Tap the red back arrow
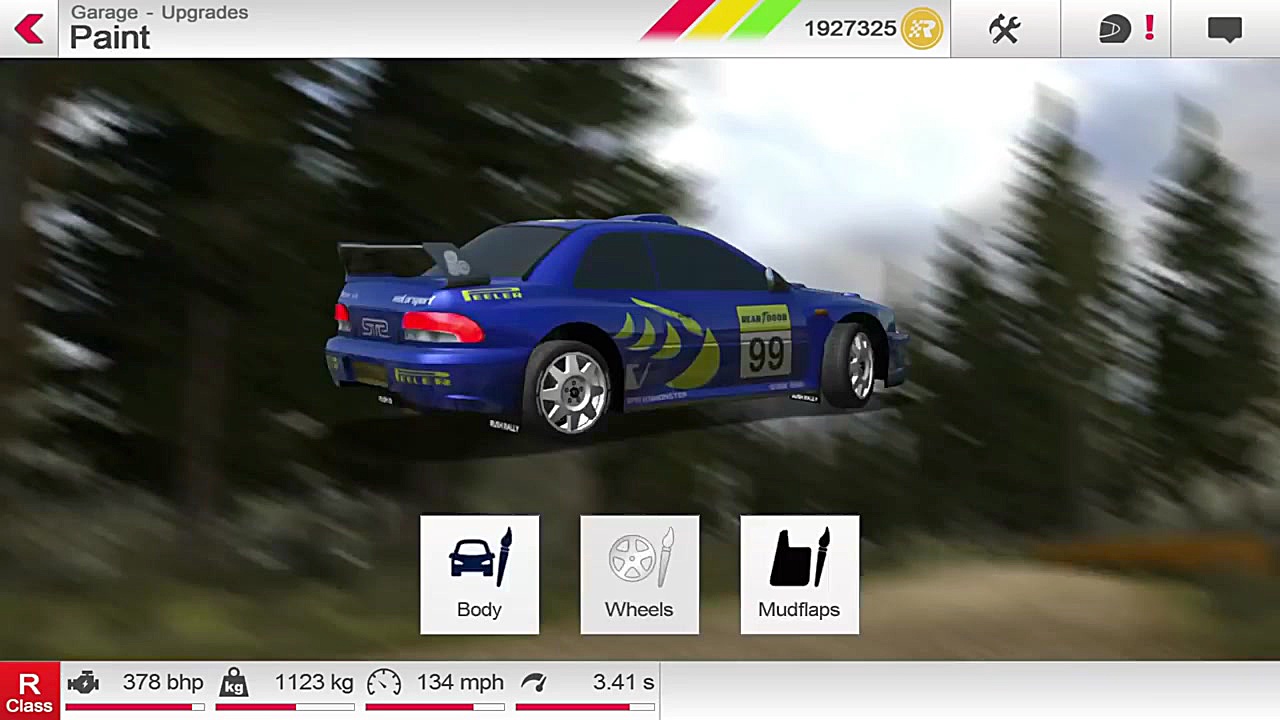1280x720 pixels. (x=29, y=29)
